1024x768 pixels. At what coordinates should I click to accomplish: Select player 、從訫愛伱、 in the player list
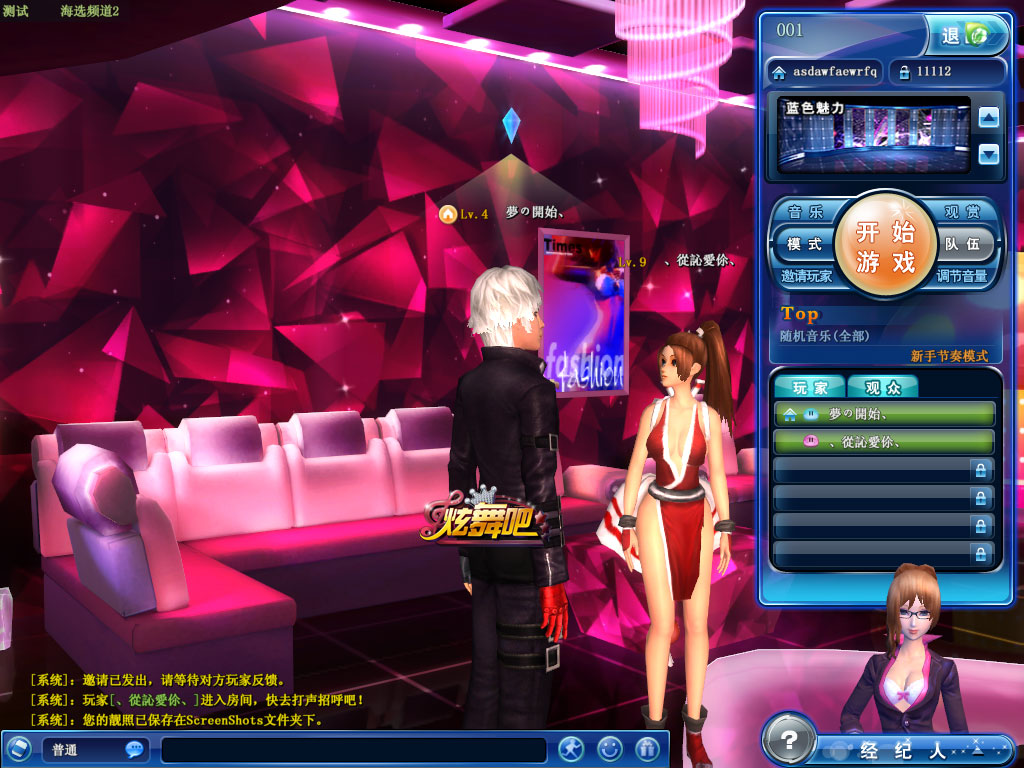coord(884,441)
